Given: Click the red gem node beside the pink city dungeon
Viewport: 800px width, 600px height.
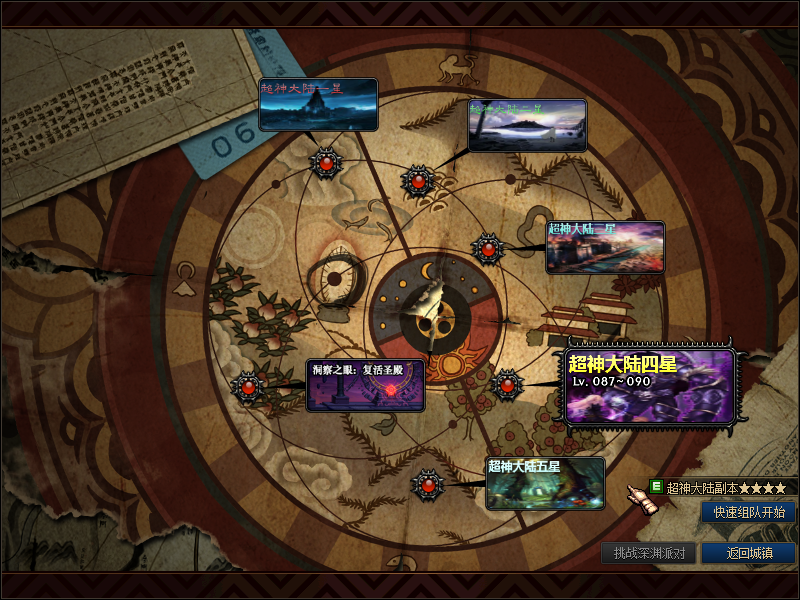Looking at the screenshot, I should click(487, 247).
